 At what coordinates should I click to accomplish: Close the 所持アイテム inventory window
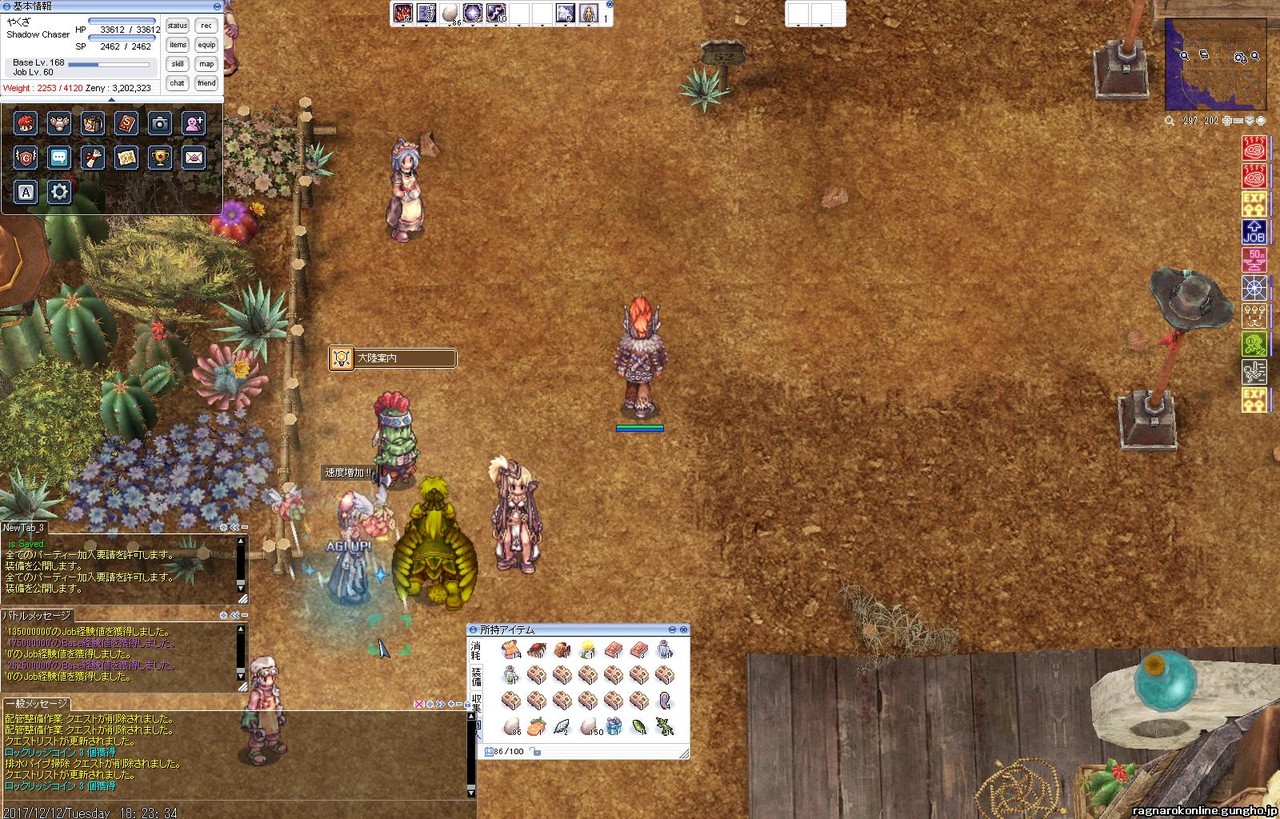(684, 630)
